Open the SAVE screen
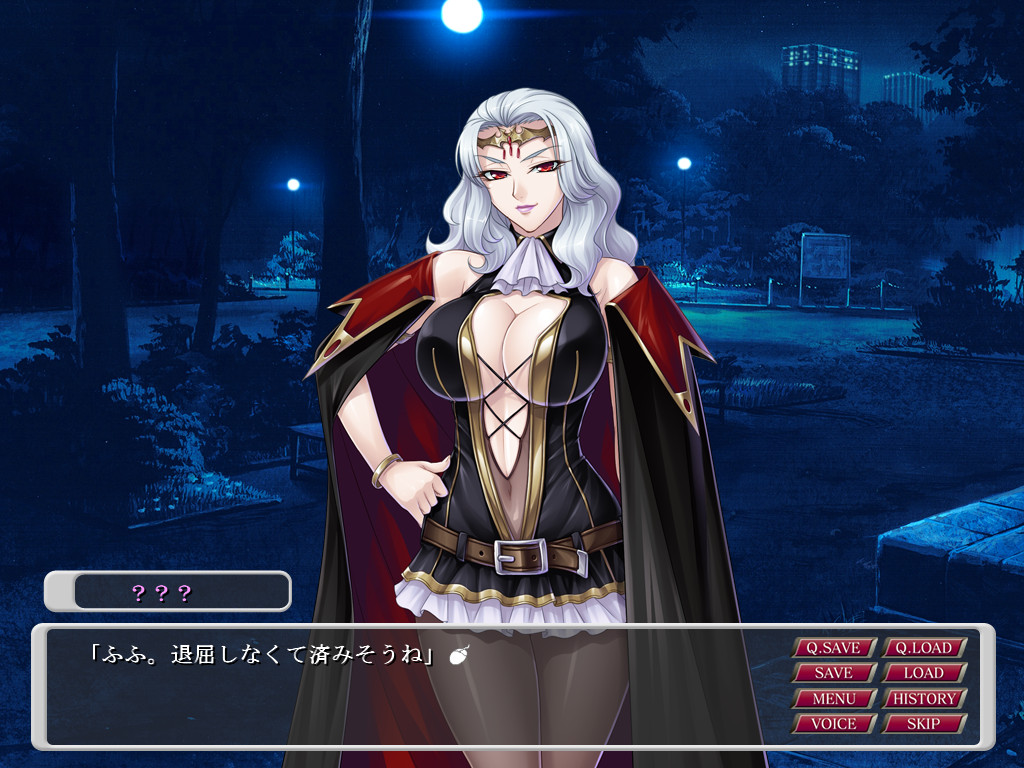The width and height of the screenshot is (1024, 768). (x=834, y=673)
